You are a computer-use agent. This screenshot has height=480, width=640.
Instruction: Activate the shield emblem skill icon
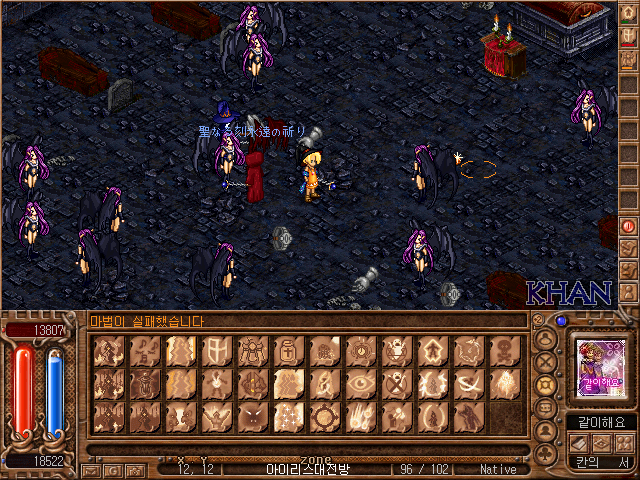[215, 351]
